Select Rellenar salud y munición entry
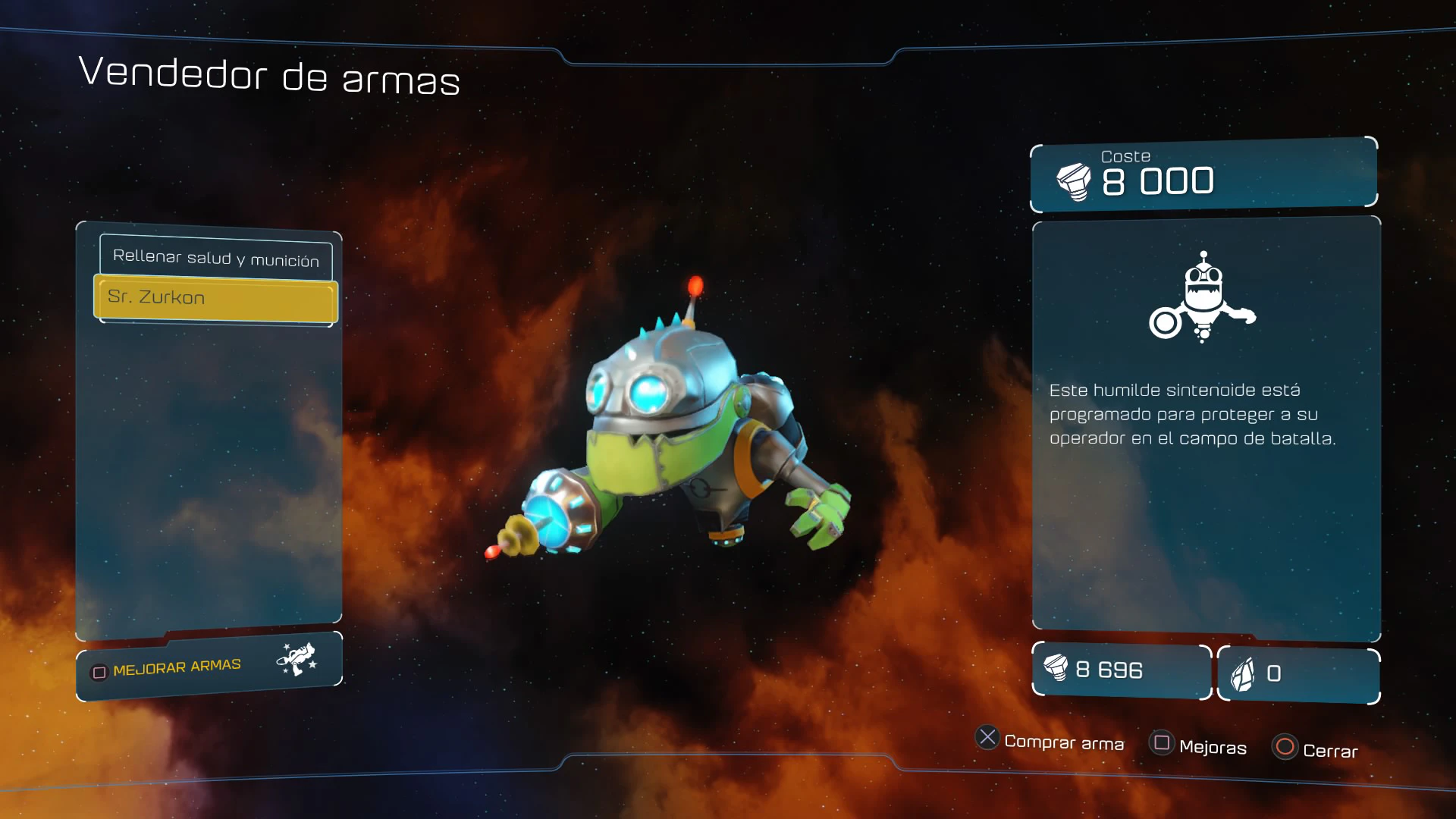 coord(216,258)
